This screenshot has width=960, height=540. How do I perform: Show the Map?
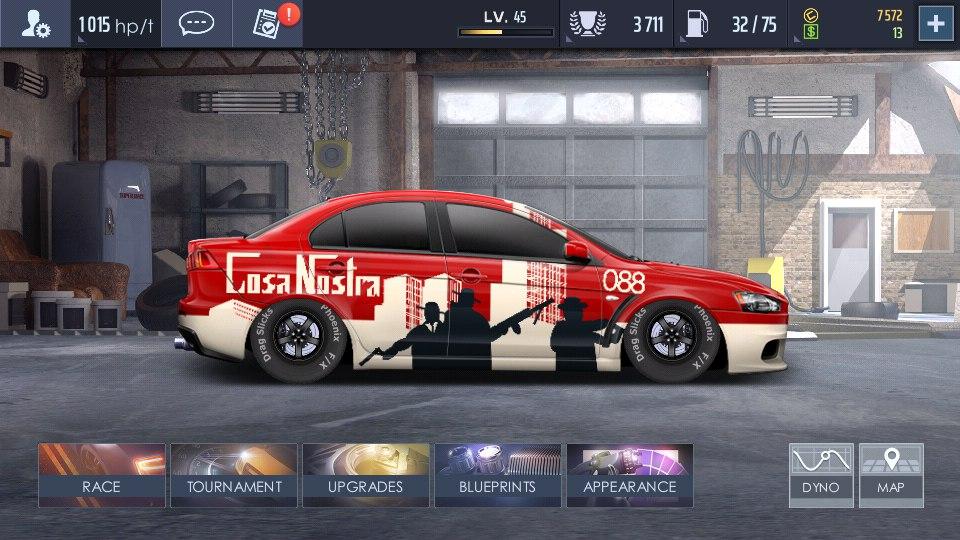click(891, 475)
